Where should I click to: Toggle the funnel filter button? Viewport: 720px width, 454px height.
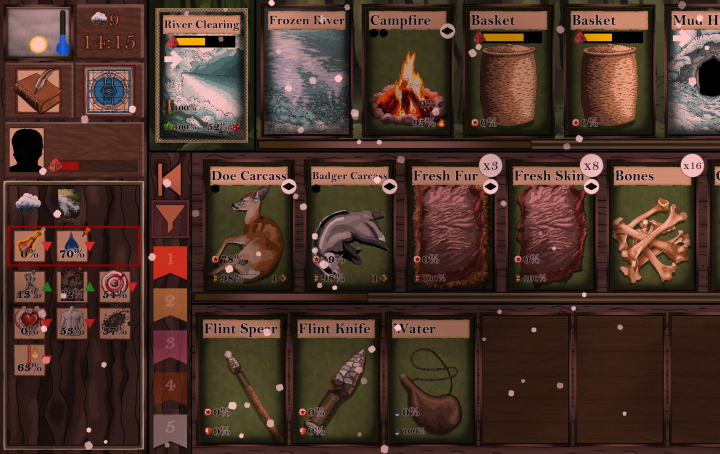pos(170,216)
